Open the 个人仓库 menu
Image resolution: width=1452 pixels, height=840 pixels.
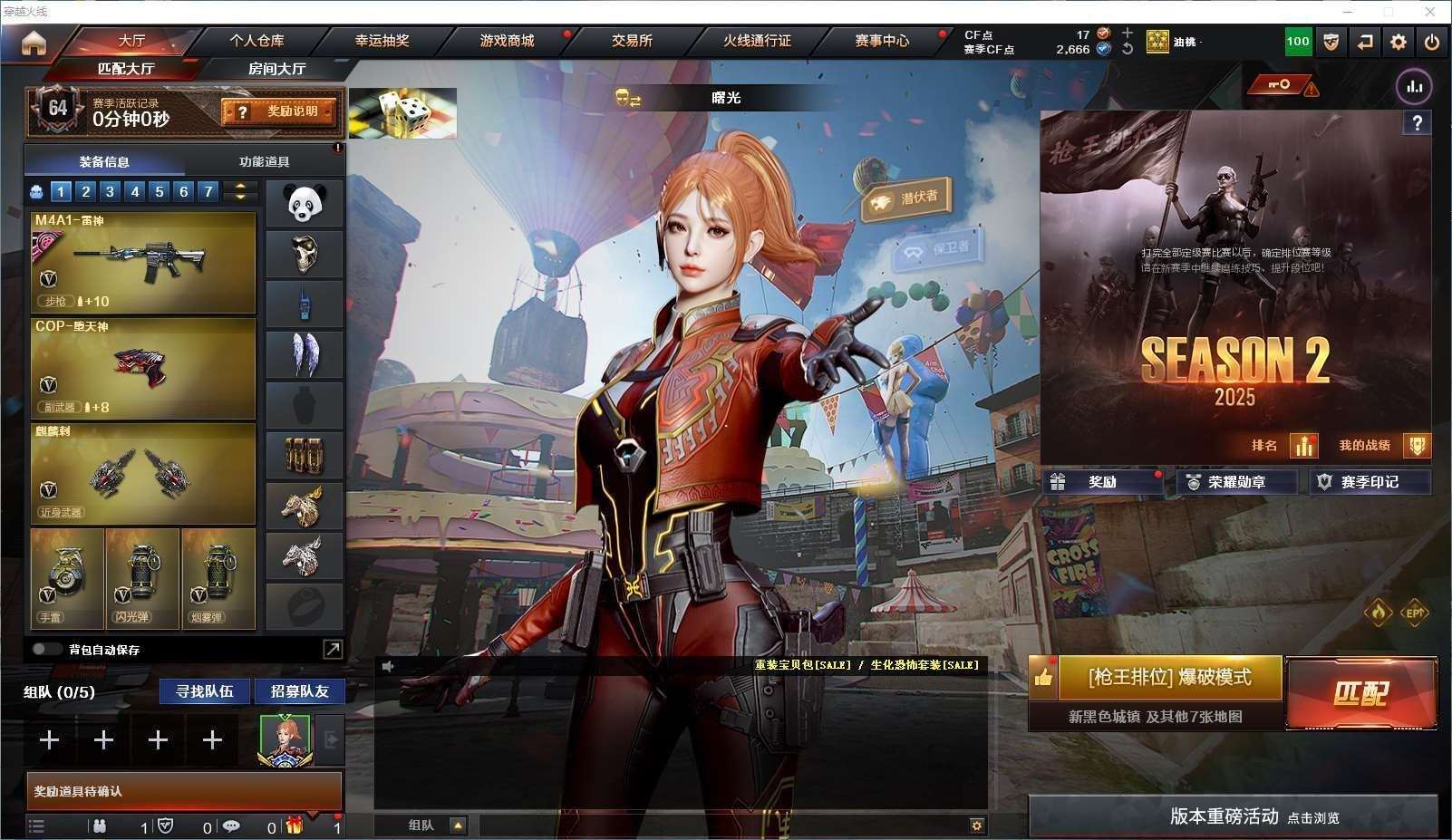257,41
